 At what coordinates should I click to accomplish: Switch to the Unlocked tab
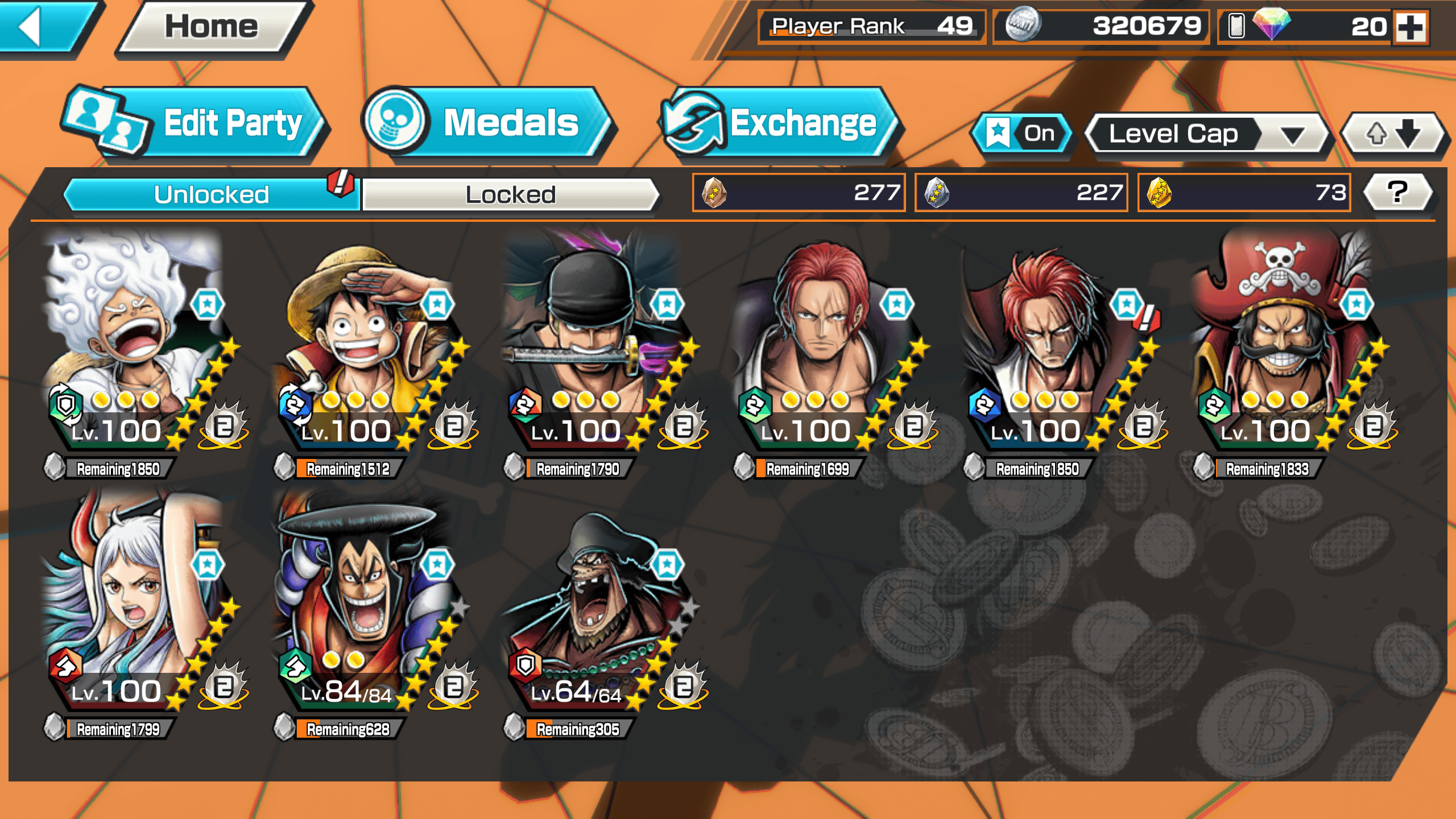212,195
